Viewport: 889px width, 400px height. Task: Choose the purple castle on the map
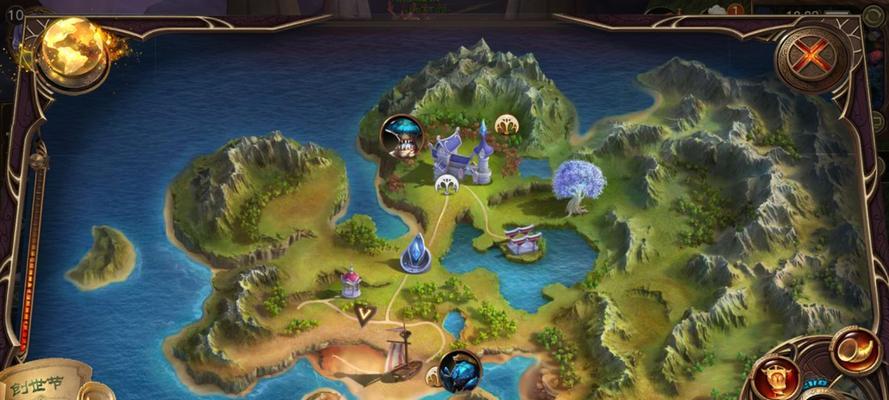pos(464,155)
